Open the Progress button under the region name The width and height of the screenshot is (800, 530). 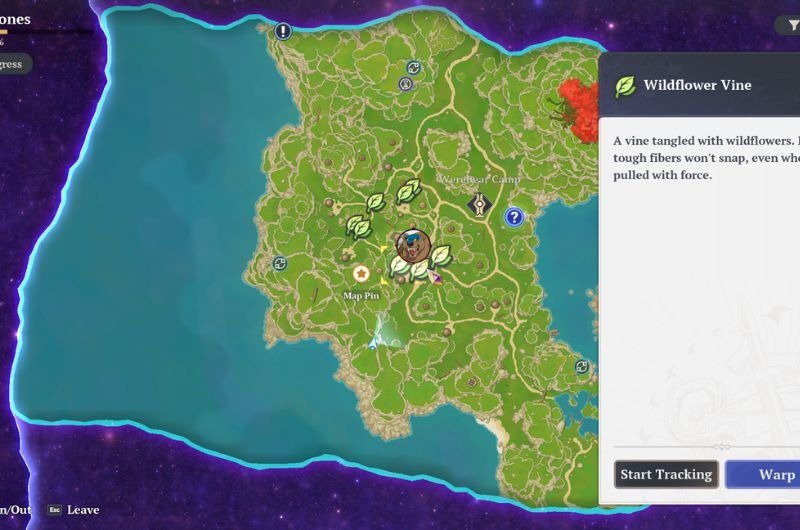tap(14, 64)
